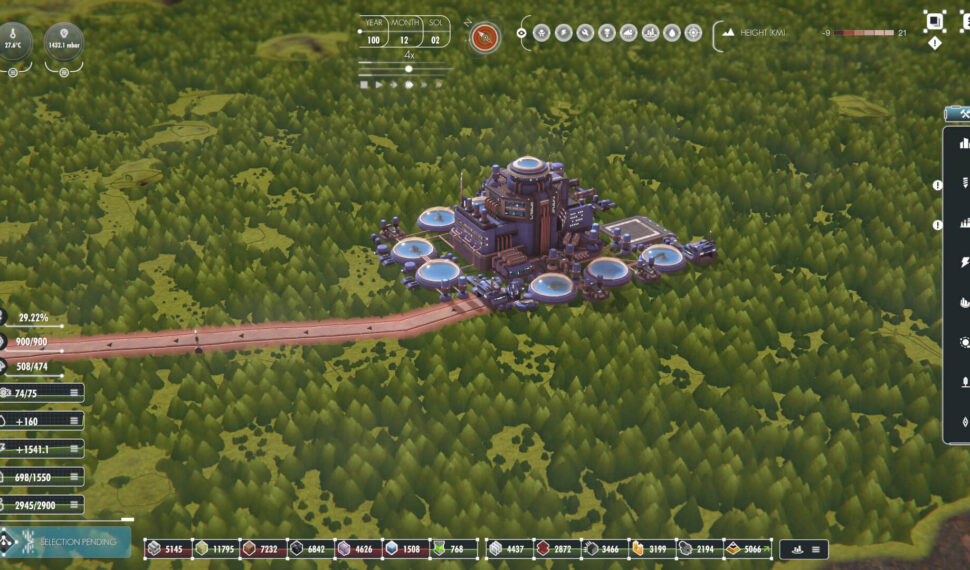Image resolution: width=970 pixels, height=570 pixels.
Task: Select the resource slot showing 11795
Action: (x=214, y=548)
